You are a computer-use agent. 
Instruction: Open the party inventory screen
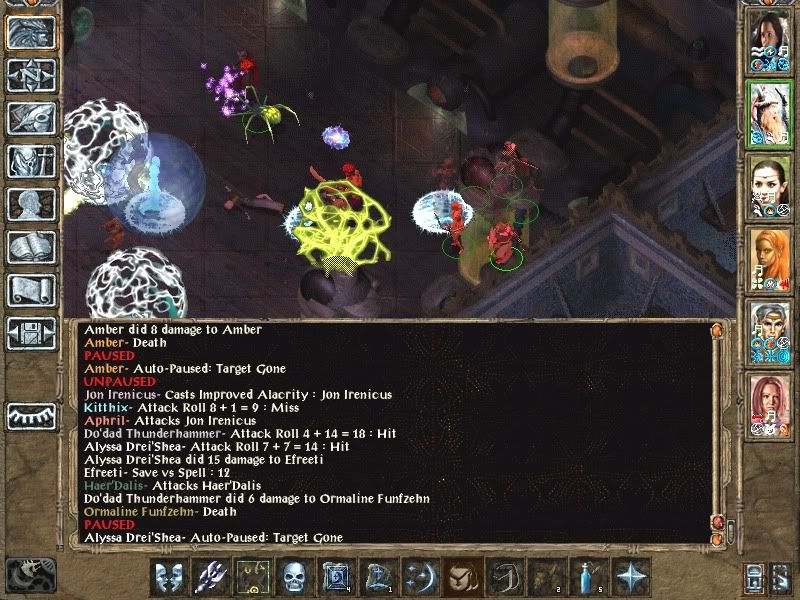pyautogui.click(x=30, y=160)
